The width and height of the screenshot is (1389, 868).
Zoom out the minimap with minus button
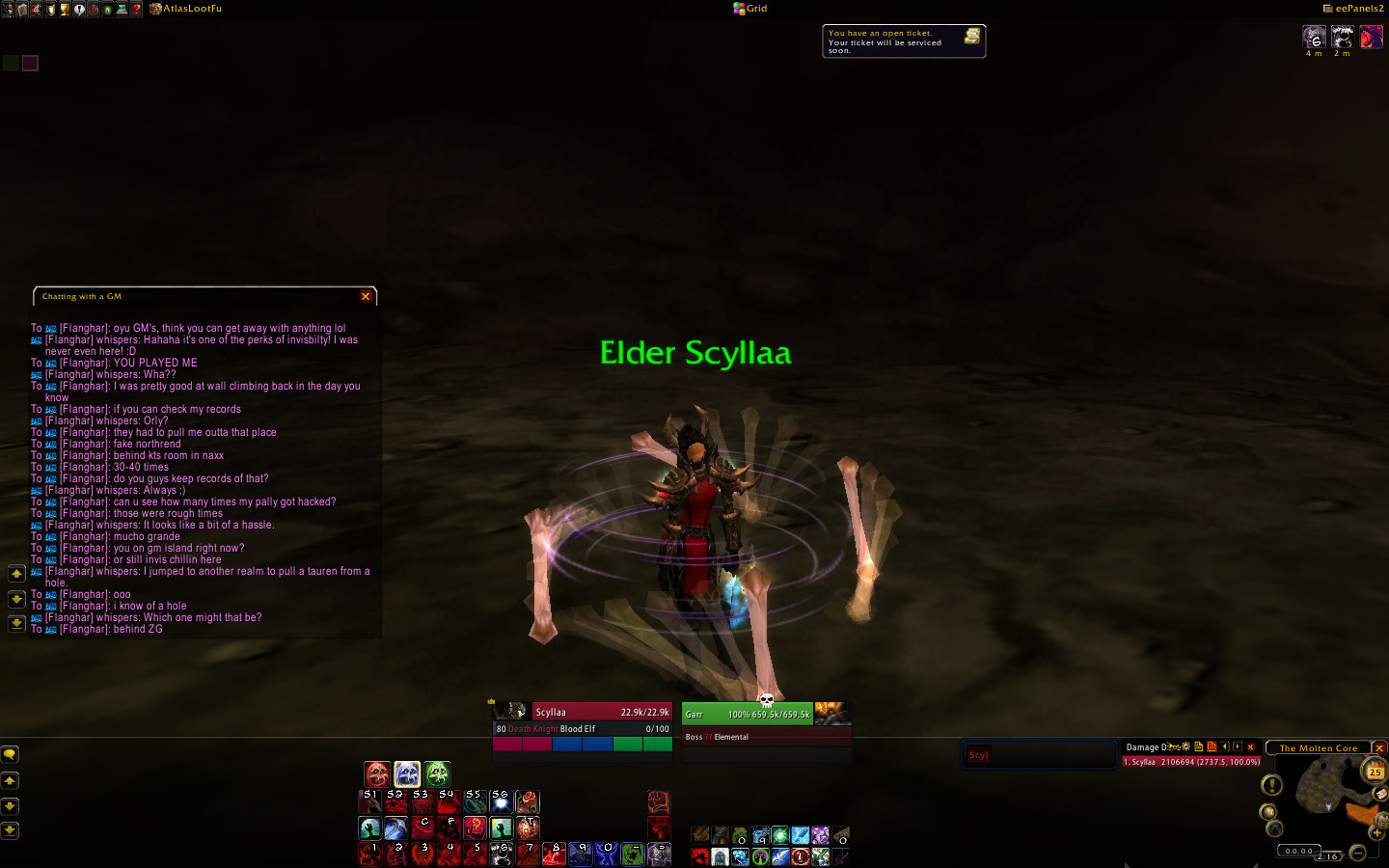[1357, 852]
